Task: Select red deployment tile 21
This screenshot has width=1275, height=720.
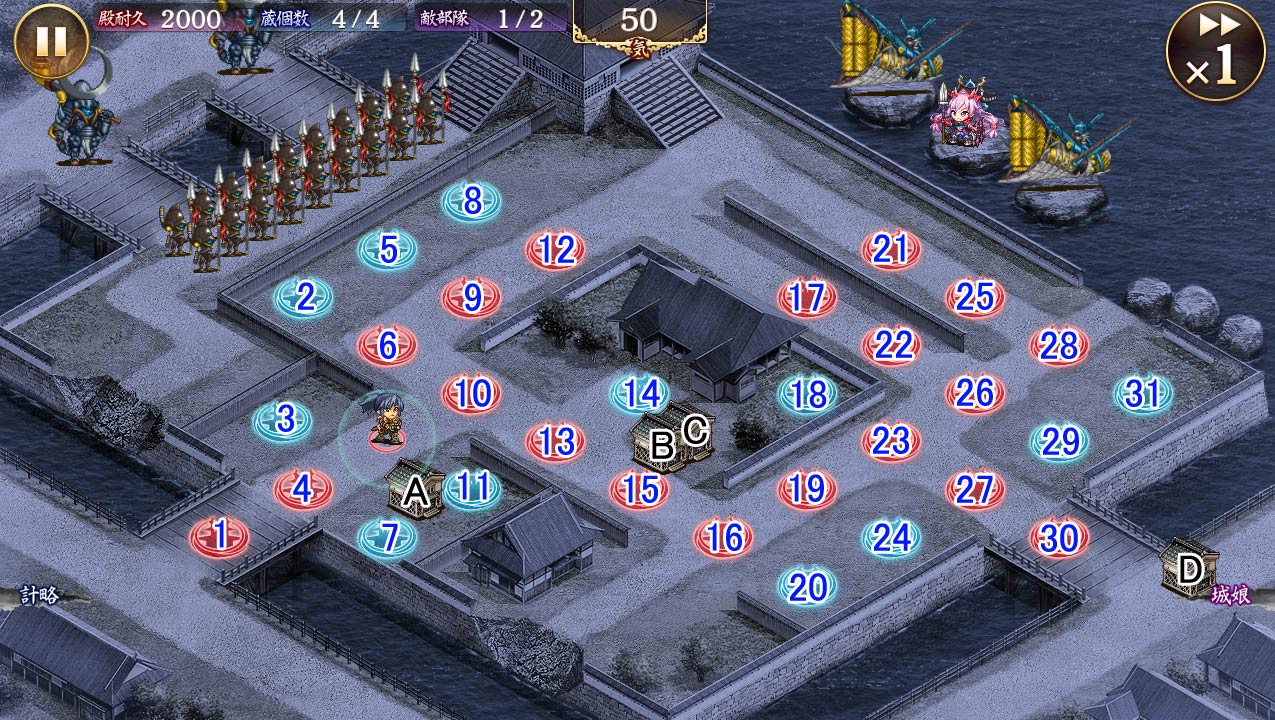Action: click(891, 250)
